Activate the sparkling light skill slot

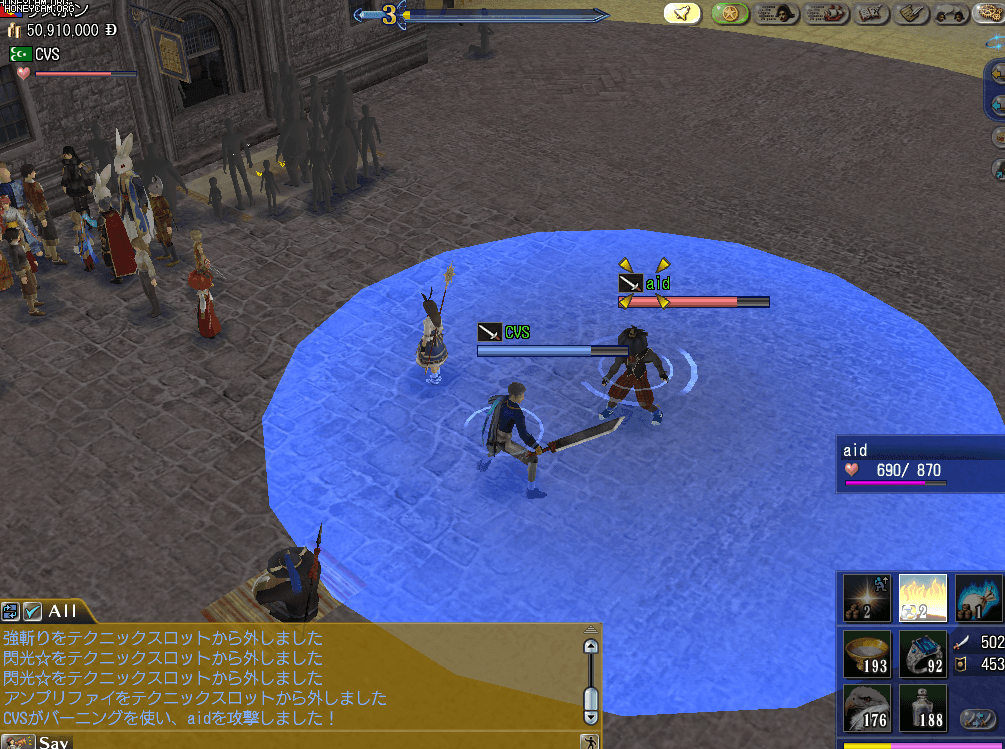tap(867, 598)
